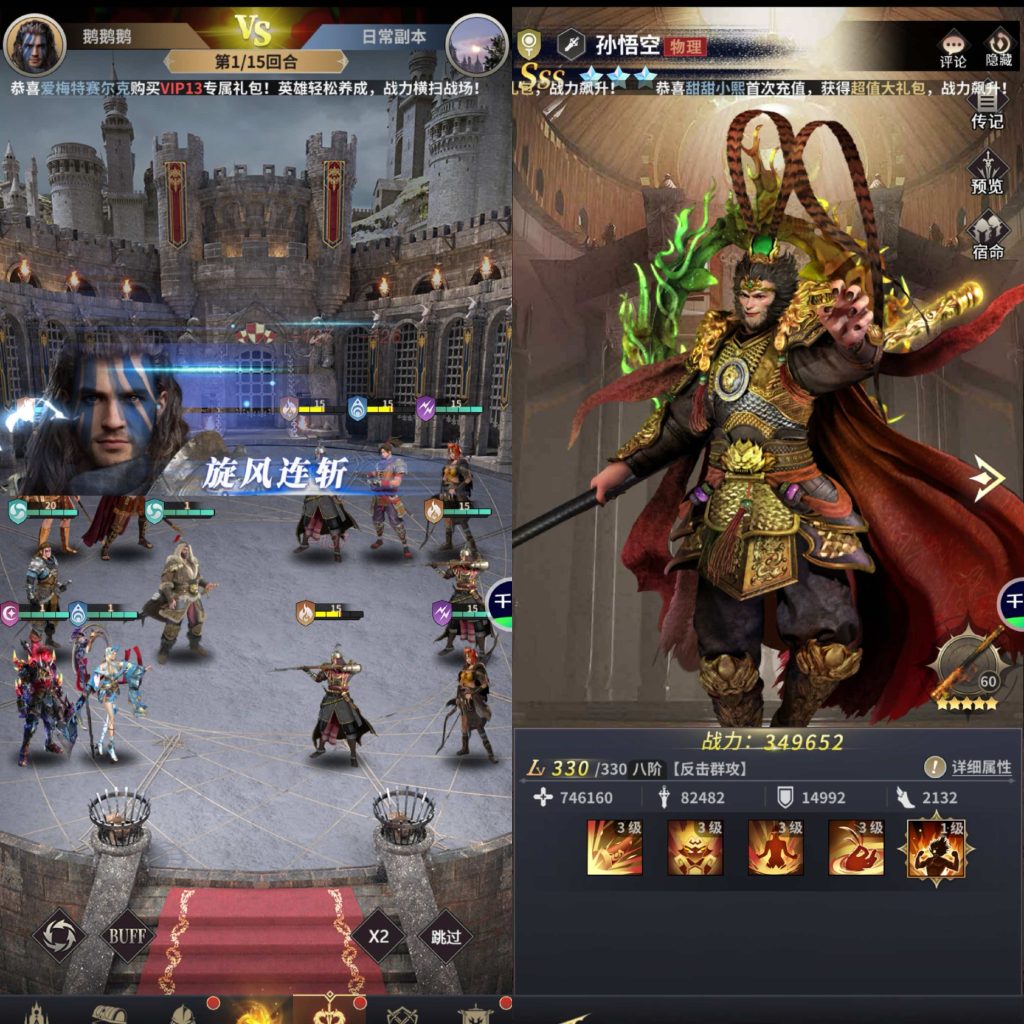Open the BUFF panel
The height and width of the screenshot is (1024, 1024).
click(127, 937)
